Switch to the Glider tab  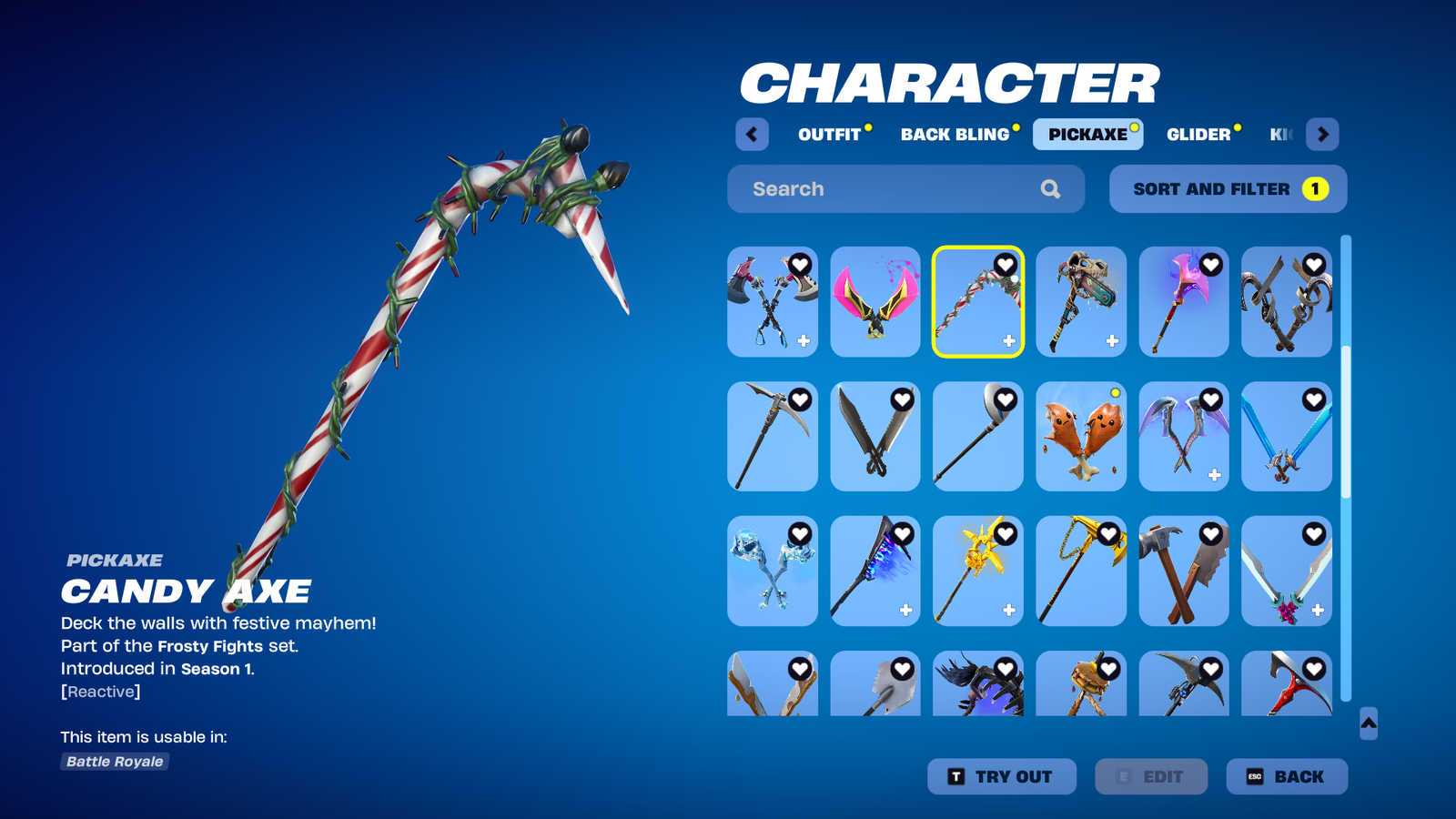click(1198, 135)
